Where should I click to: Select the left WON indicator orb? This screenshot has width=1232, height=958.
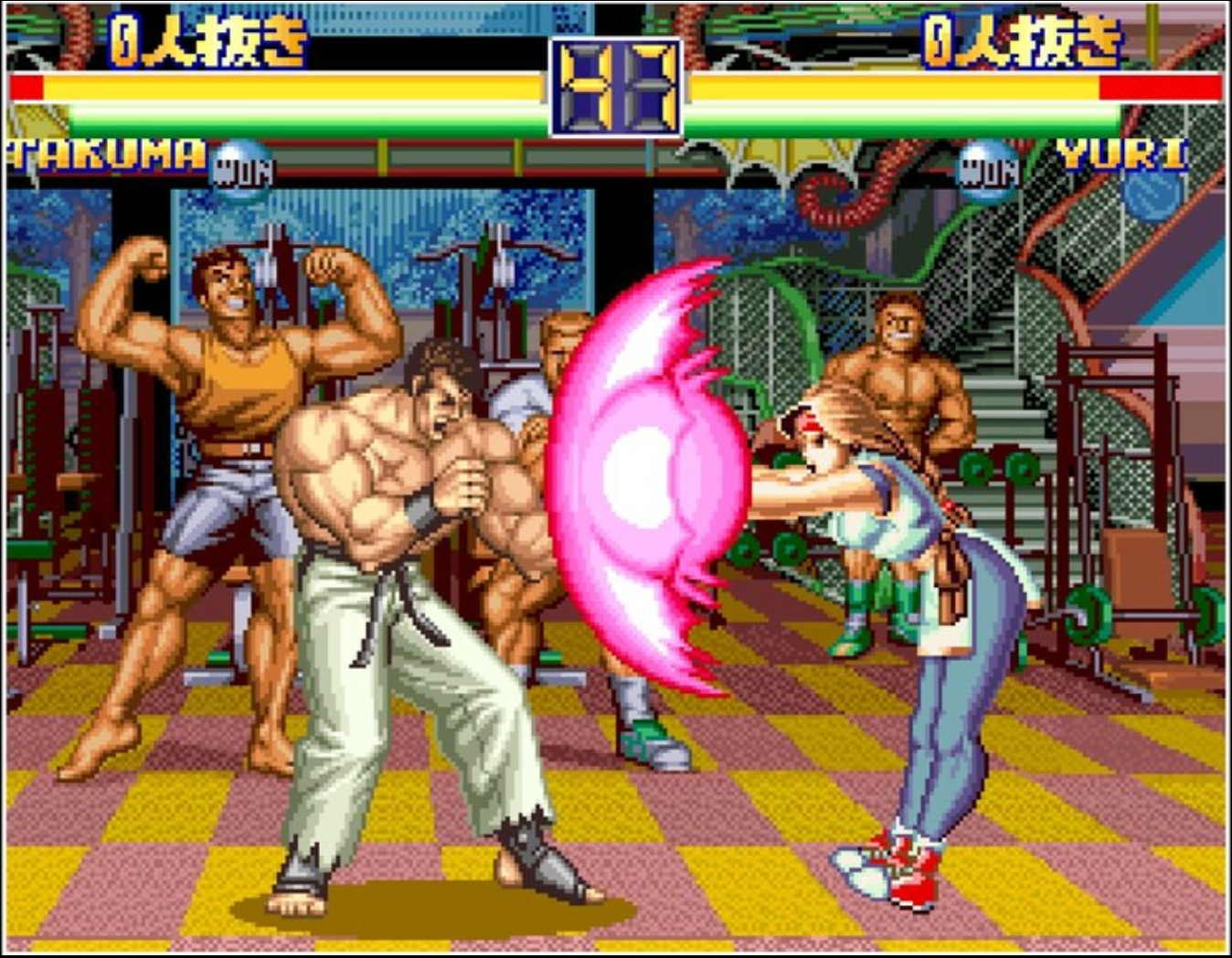(x=240, y=165)
